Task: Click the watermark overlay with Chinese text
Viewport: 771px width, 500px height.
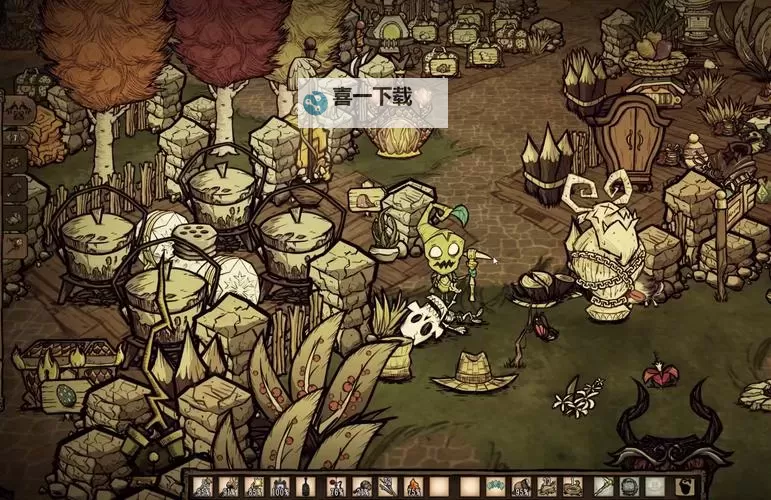Action: click(x=371, y=102)
